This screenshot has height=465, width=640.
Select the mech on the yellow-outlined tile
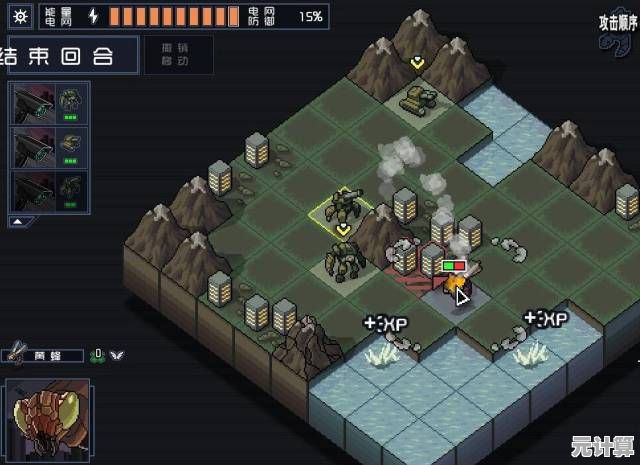tap(343, 207)
